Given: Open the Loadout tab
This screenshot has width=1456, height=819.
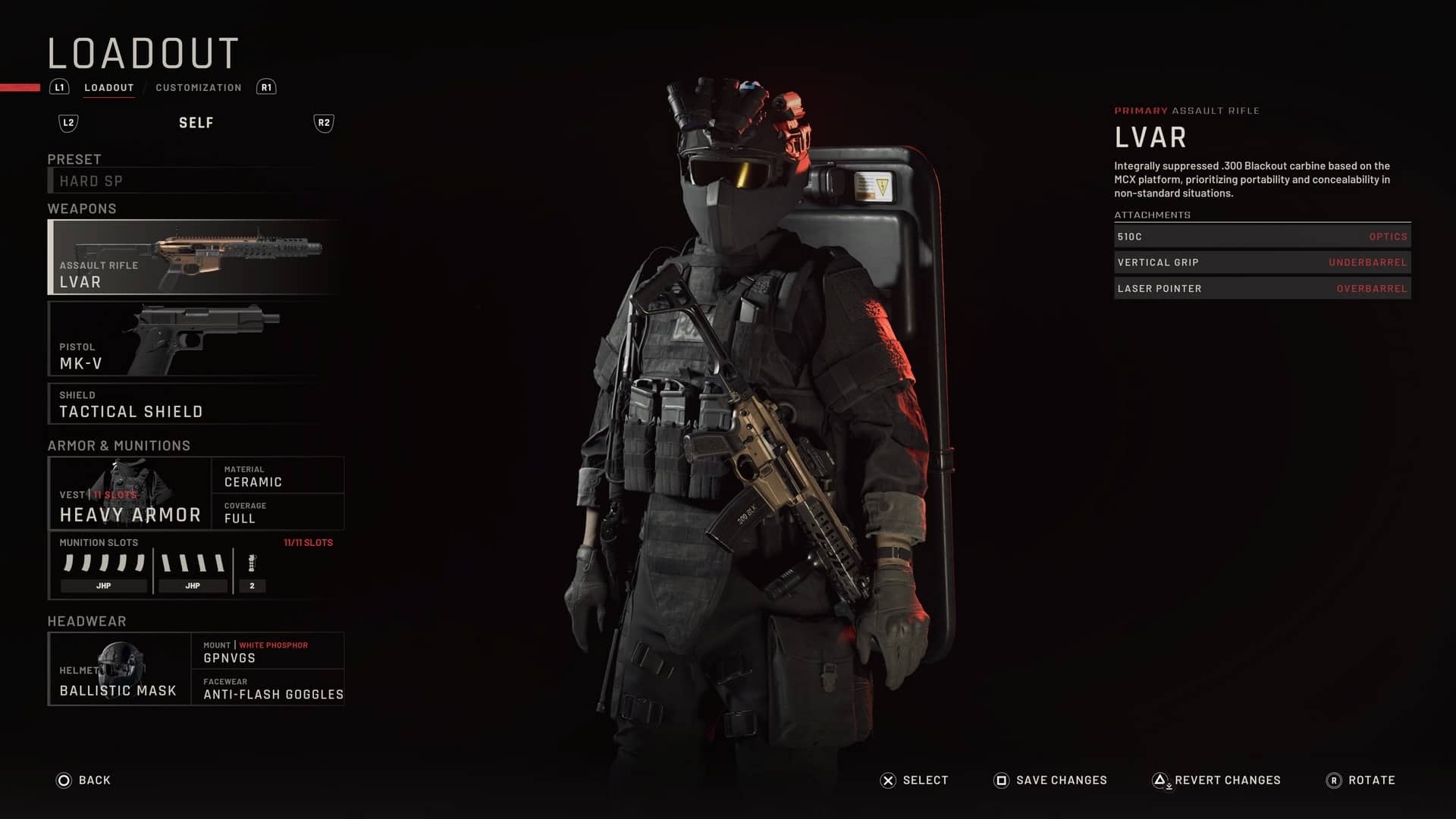Looking at the screenshot, I should (x=108, y=88).
